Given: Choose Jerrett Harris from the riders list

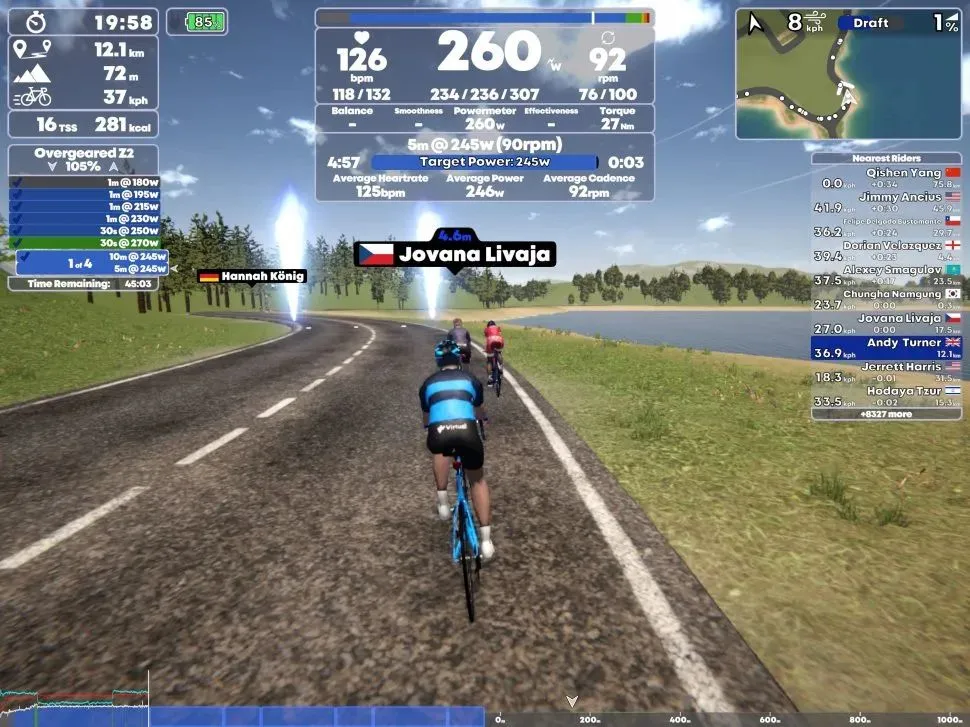Looking at the screenshot, I should pyautogui.click(x=886, y=372).
